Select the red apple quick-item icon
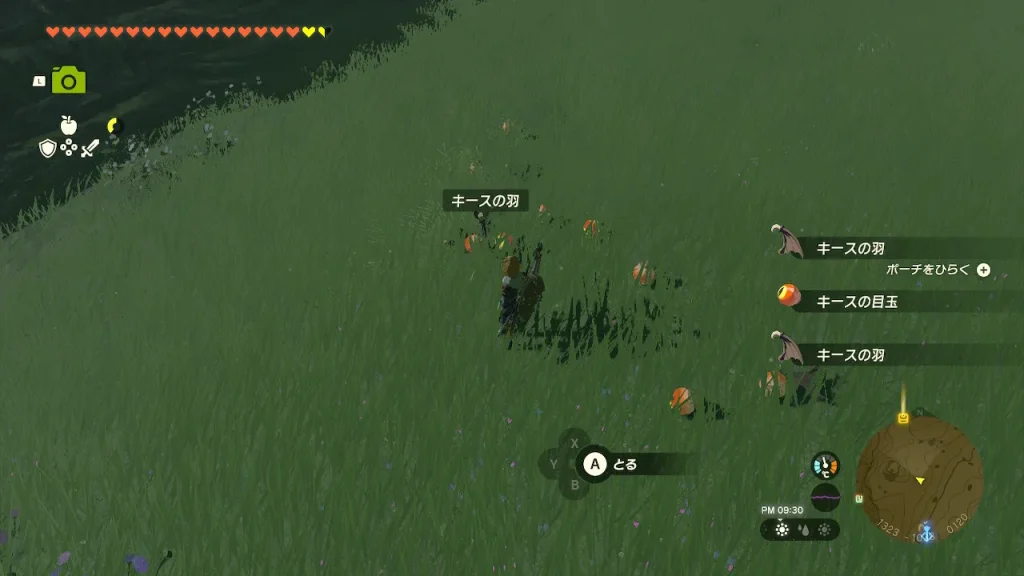This screenshot has height=576, width=1024. pyautogui.click(x=68, y=125)
